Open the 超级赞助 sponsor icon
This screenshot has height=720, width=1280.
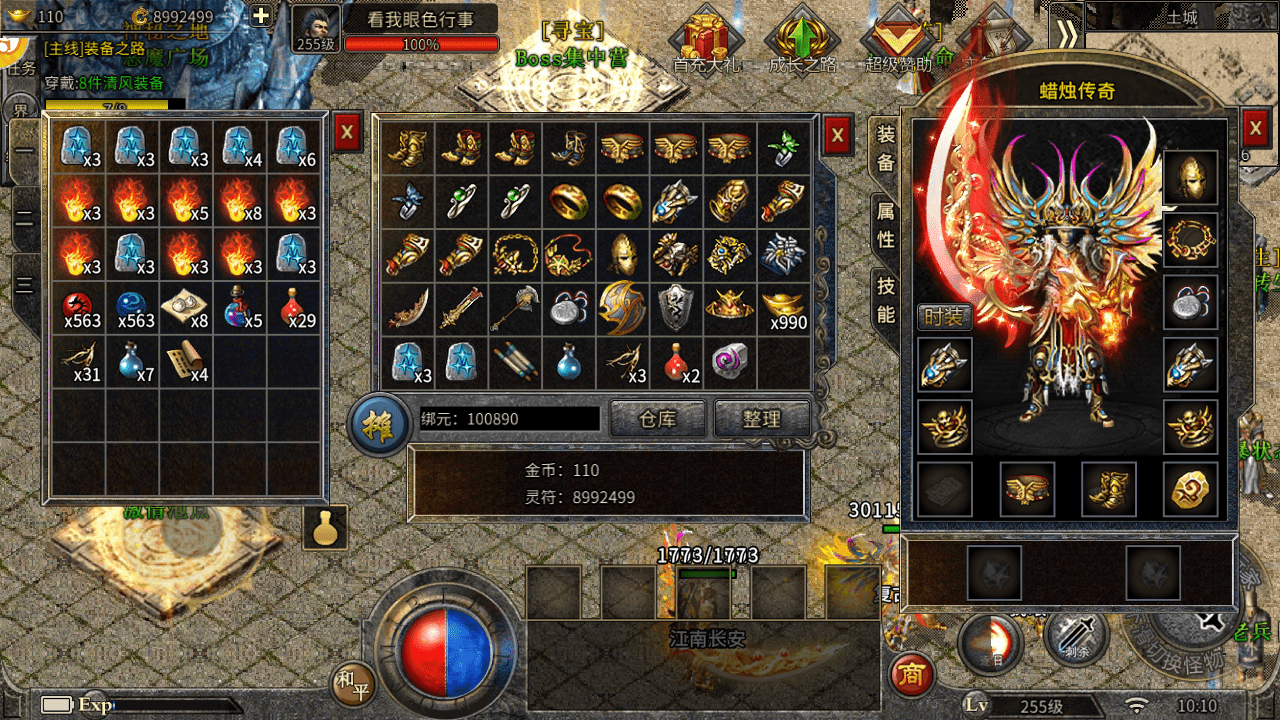(x=897, y=40)
